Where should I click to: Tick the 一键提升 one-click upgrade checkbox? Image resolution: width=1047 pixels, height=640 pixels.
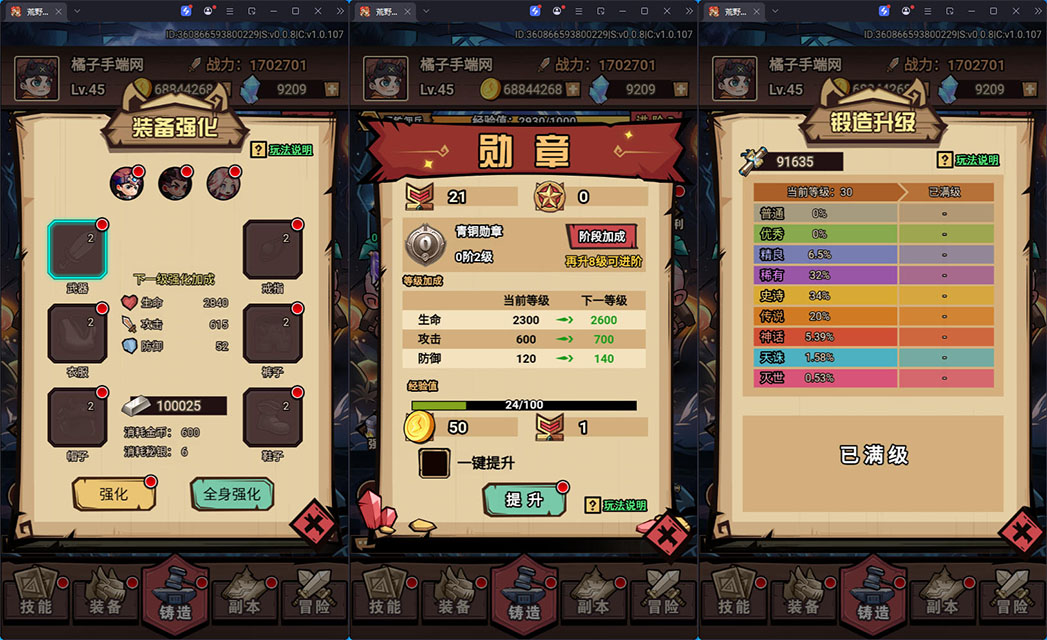435,463
